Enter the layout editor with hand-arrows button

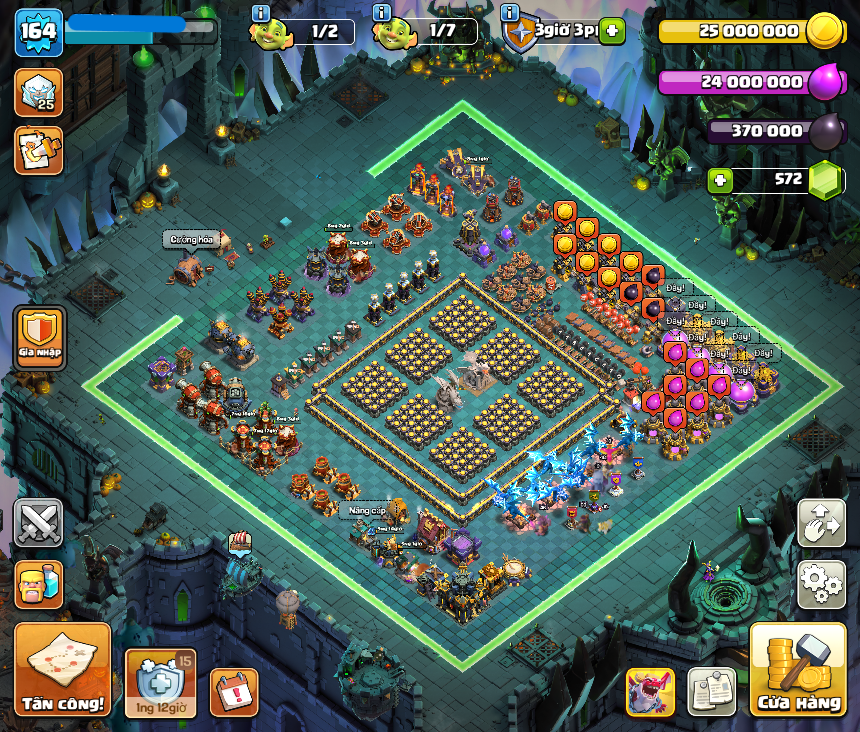[822, 523]
